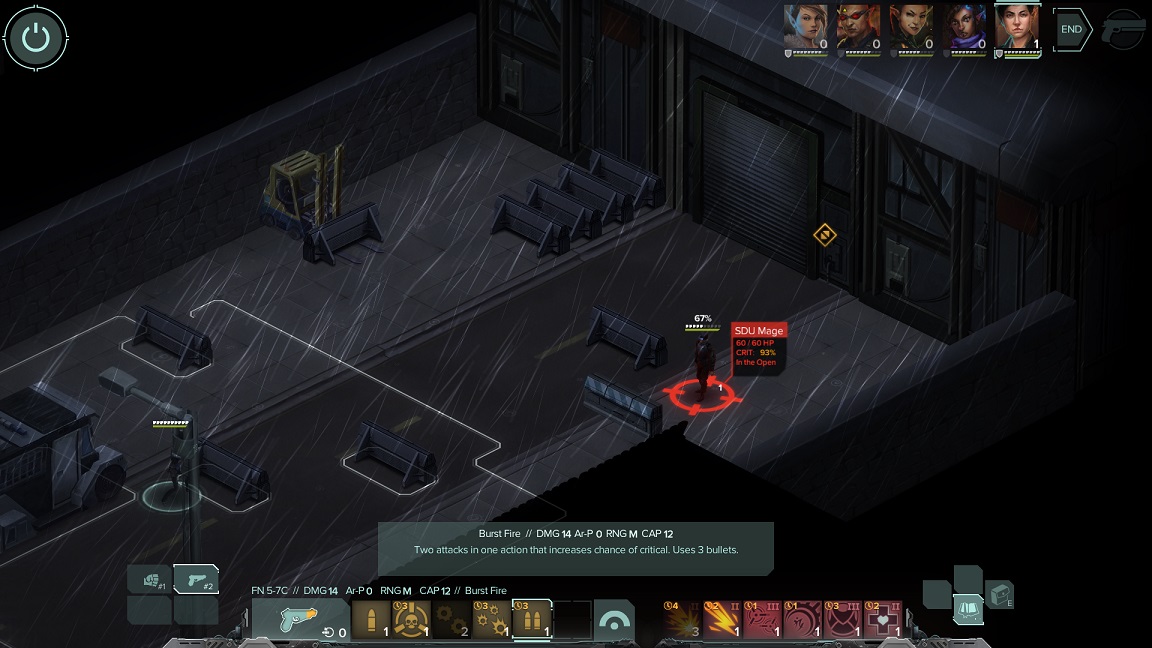This screenshot has width=1152, height=648.
Task: Choose the blonde elf character portrait
Action: click(806, 27)
